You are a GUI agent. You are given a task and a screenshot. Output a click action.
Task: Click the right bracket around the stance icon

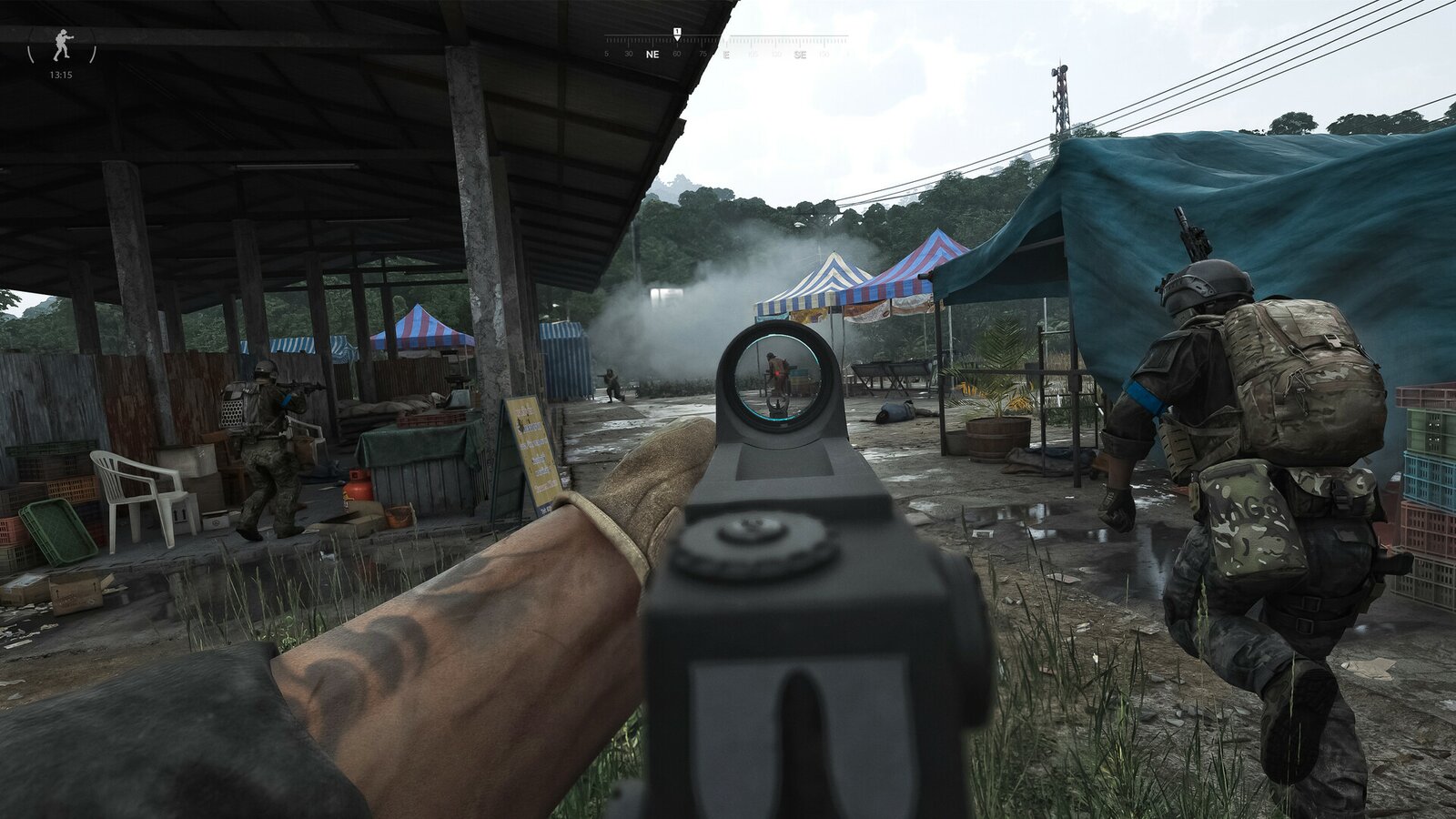click(x=93, y=53)
